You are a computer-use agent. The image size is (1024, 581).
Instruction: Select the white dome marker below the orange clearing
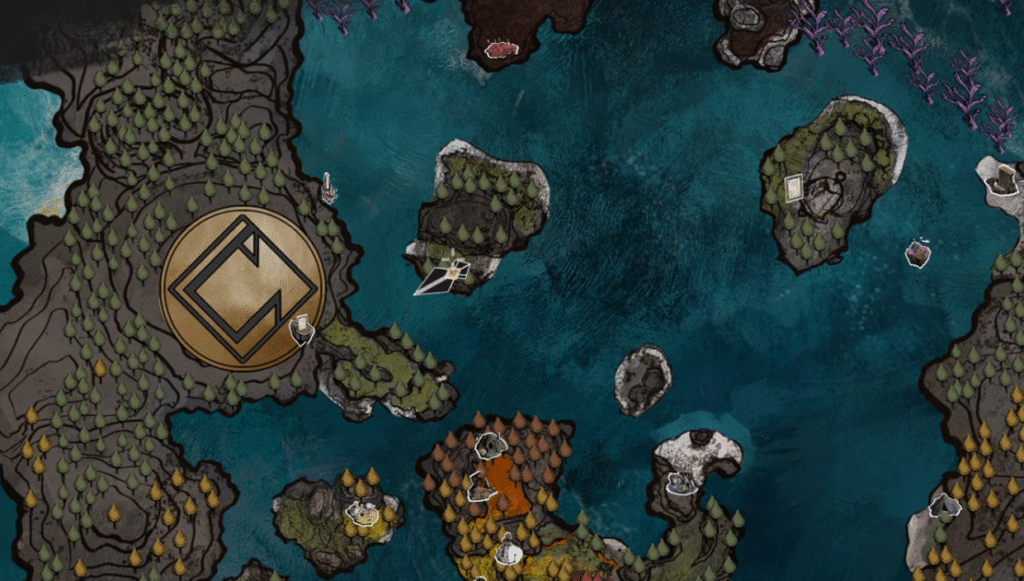coord(509,551)
